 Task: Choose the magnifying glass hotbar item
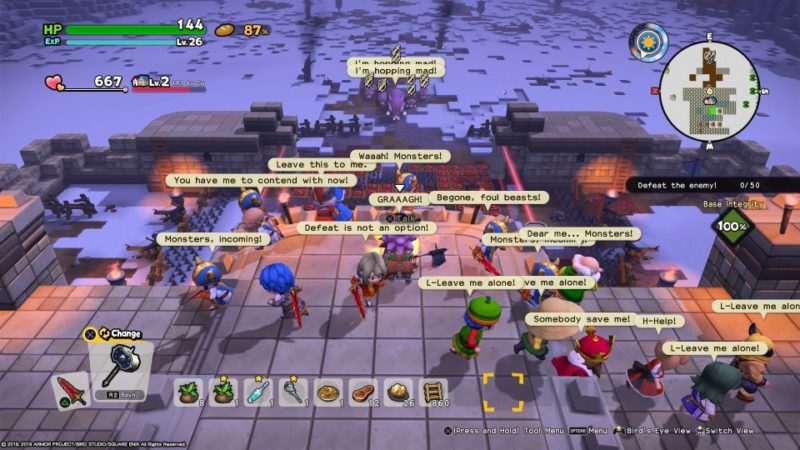click(x=293, y=391)
